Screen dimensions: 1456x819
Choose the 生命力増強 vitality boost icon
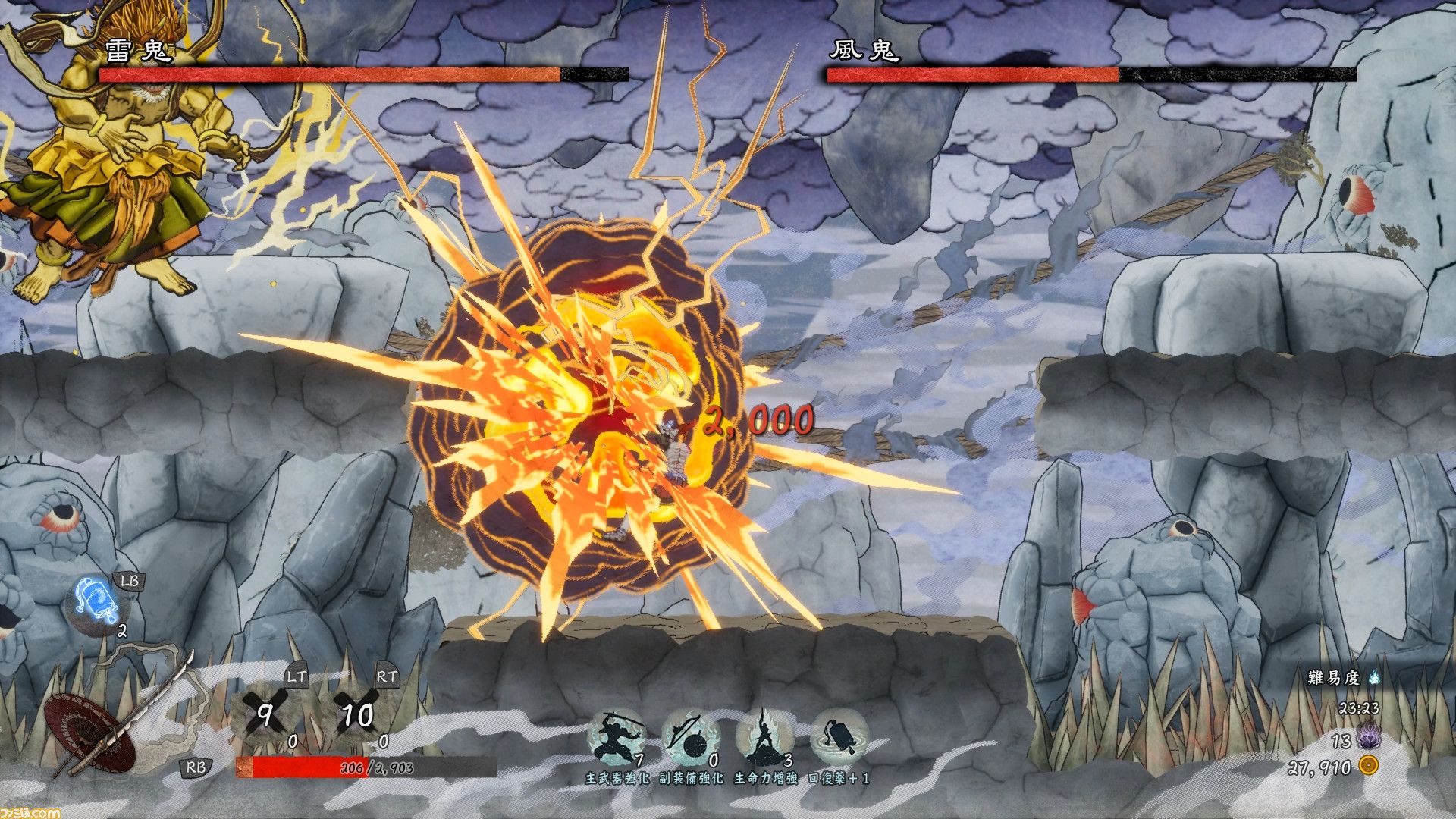(x=764, y=737)
